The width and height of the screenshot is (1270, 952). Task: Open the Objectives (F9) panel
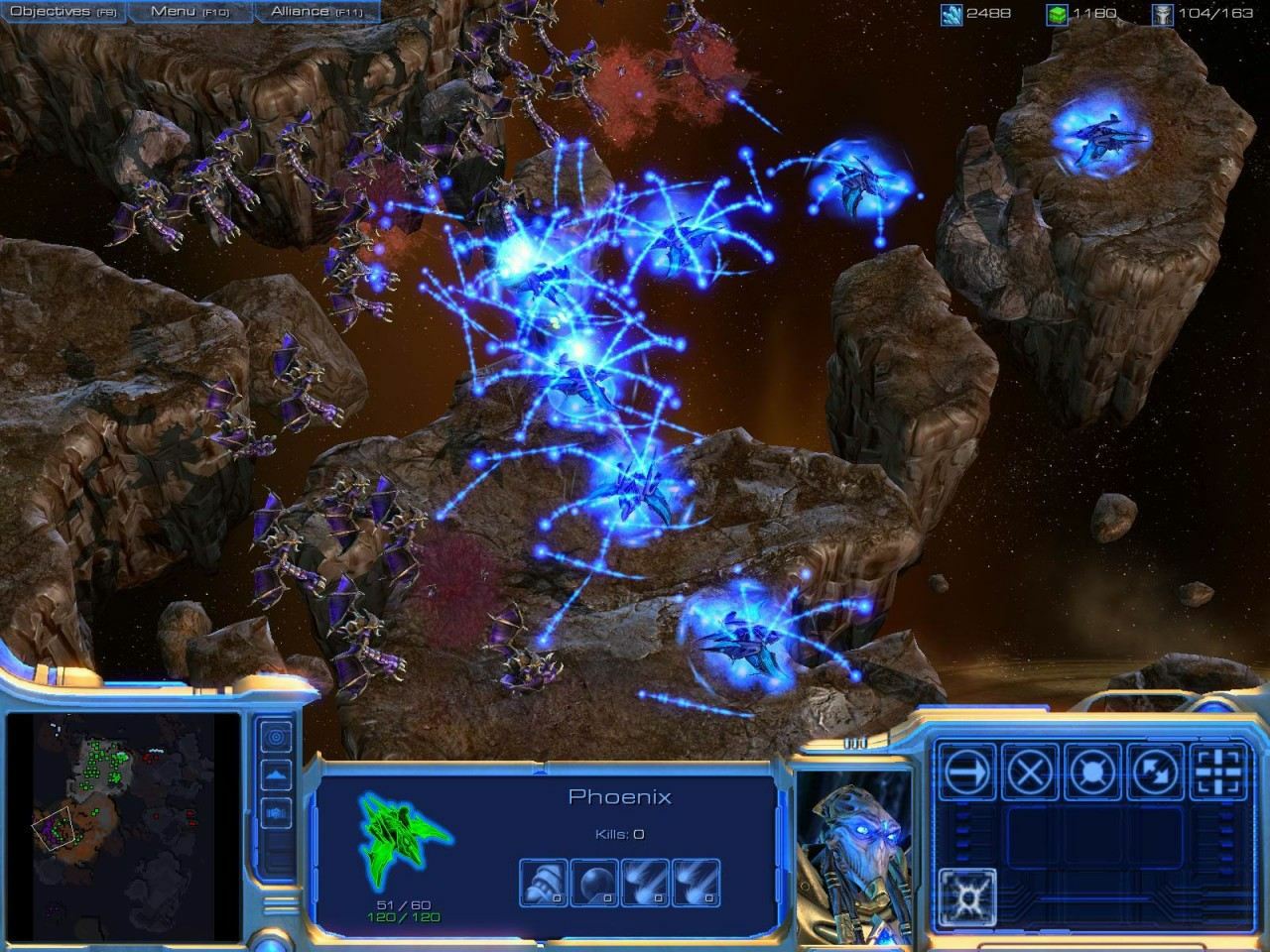pos(62,12)
